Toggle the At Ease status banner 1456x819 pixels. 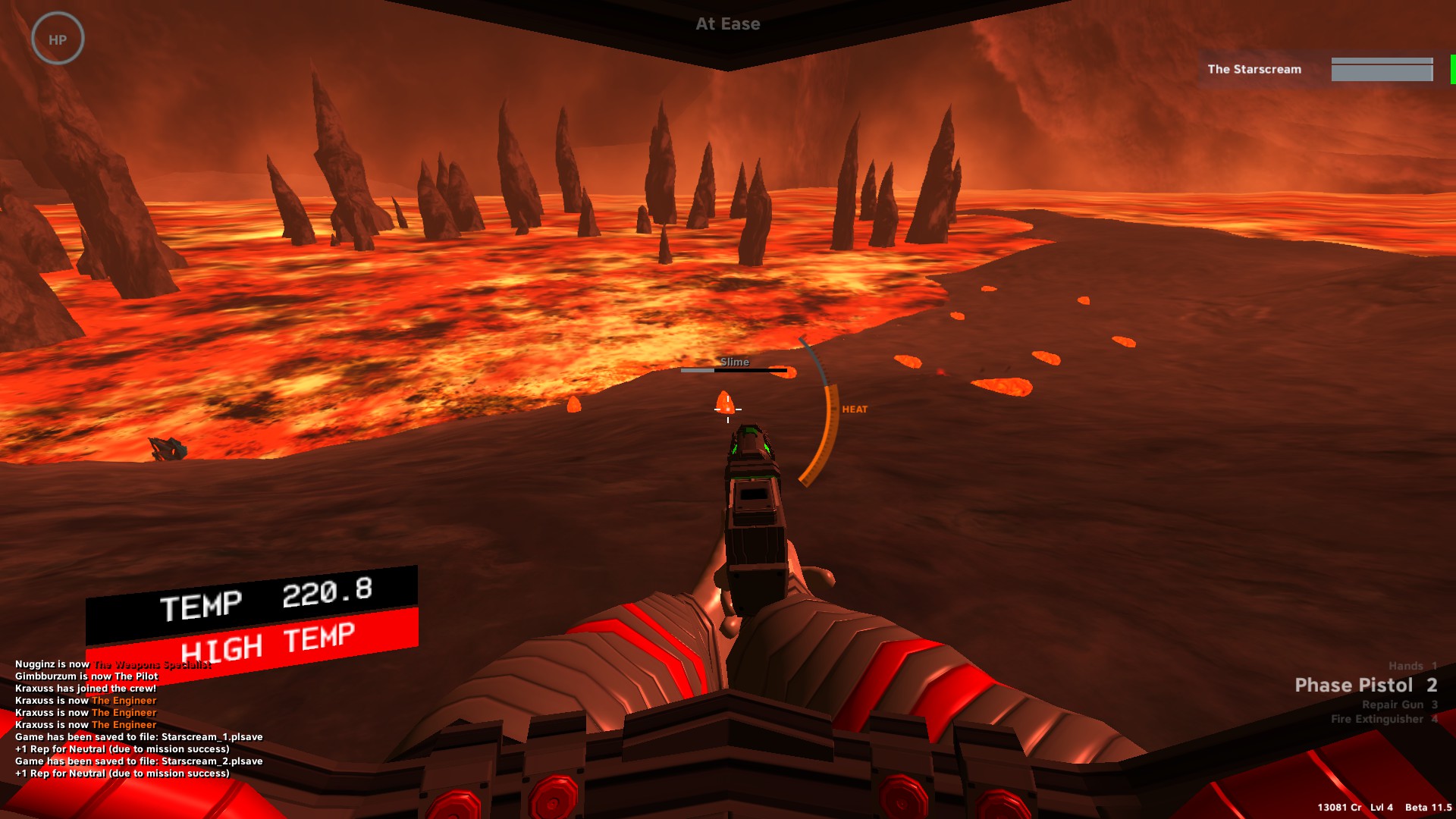click(x=728, y=24)
